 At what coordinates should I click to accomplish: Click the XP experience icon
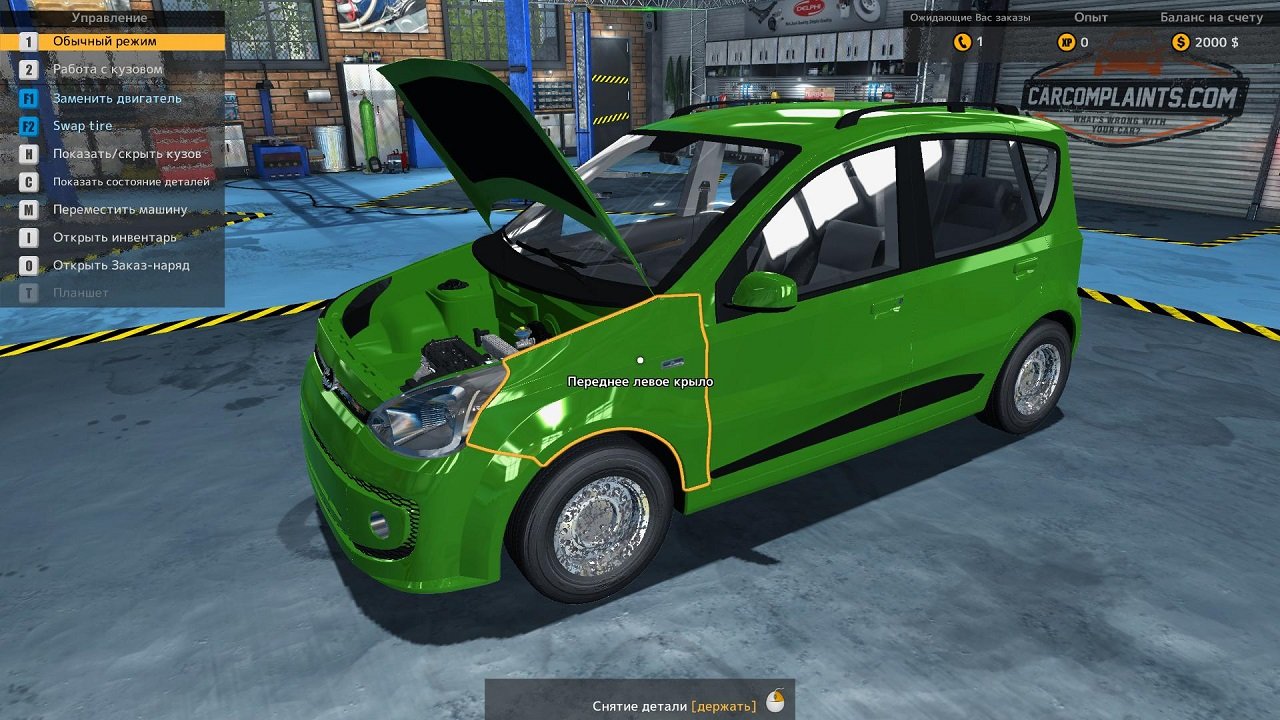tap(1068, 44)
